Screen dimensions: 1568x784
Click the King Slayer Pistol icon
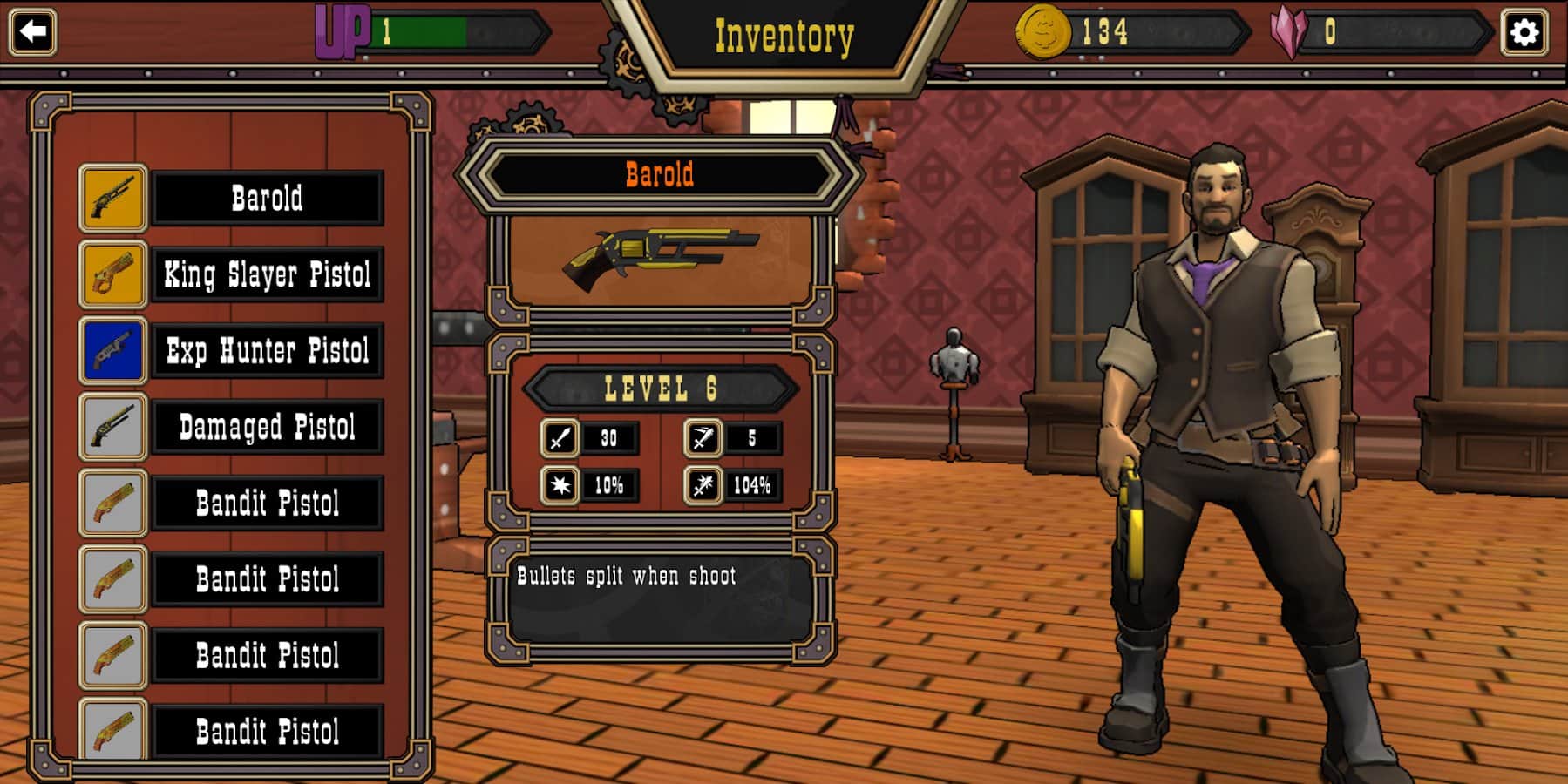112,275
